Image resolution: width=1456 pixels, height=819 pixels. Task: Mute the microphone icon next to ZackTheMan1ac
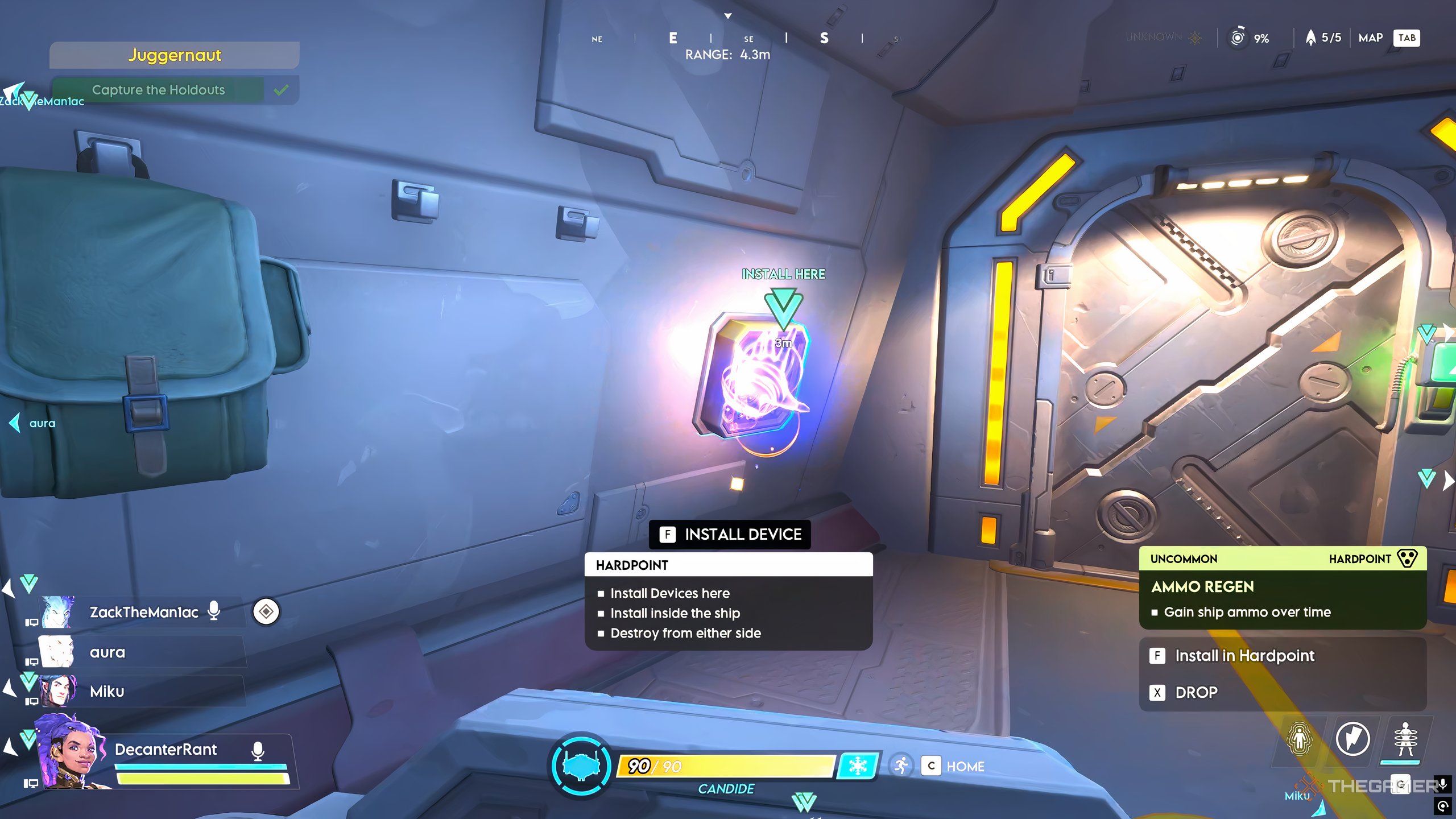[214, 611]
